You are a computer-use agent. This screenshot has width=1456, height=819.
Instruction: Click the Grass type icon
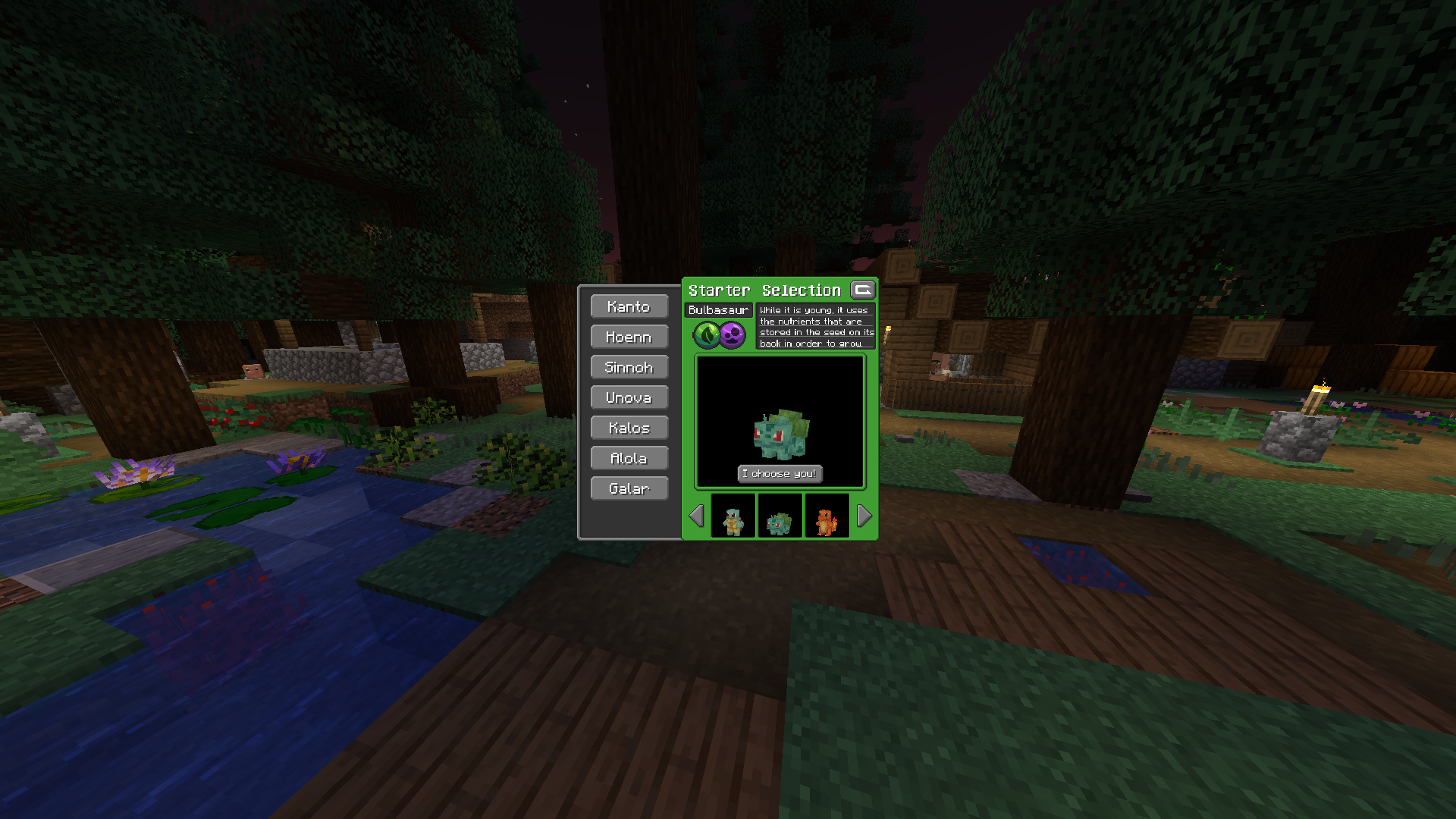(x=705, y=336)
